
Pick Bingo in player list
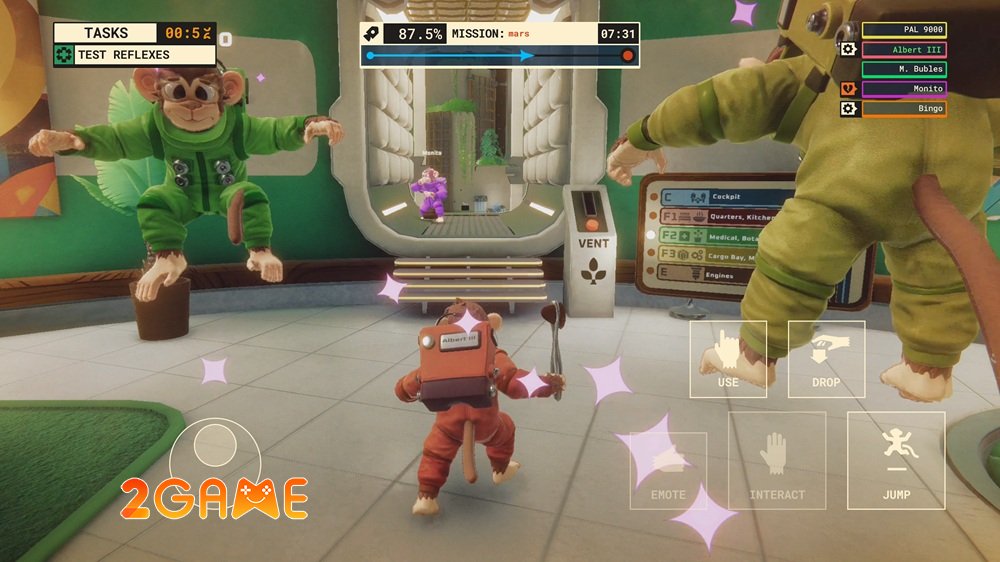(x=903, y=108)
